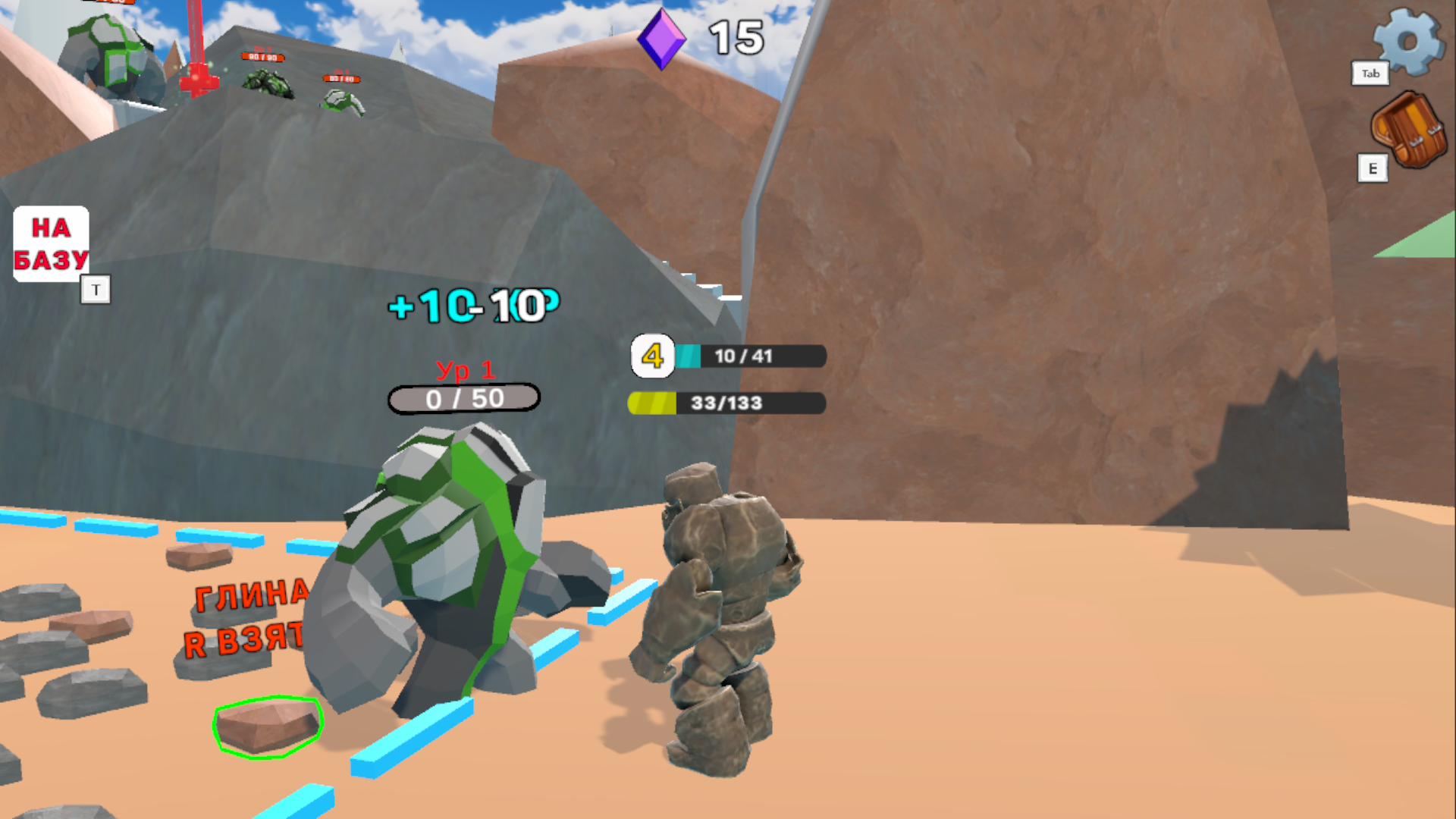Click the E key hint label
The image size is (1456, 819).
point(1372,169)
